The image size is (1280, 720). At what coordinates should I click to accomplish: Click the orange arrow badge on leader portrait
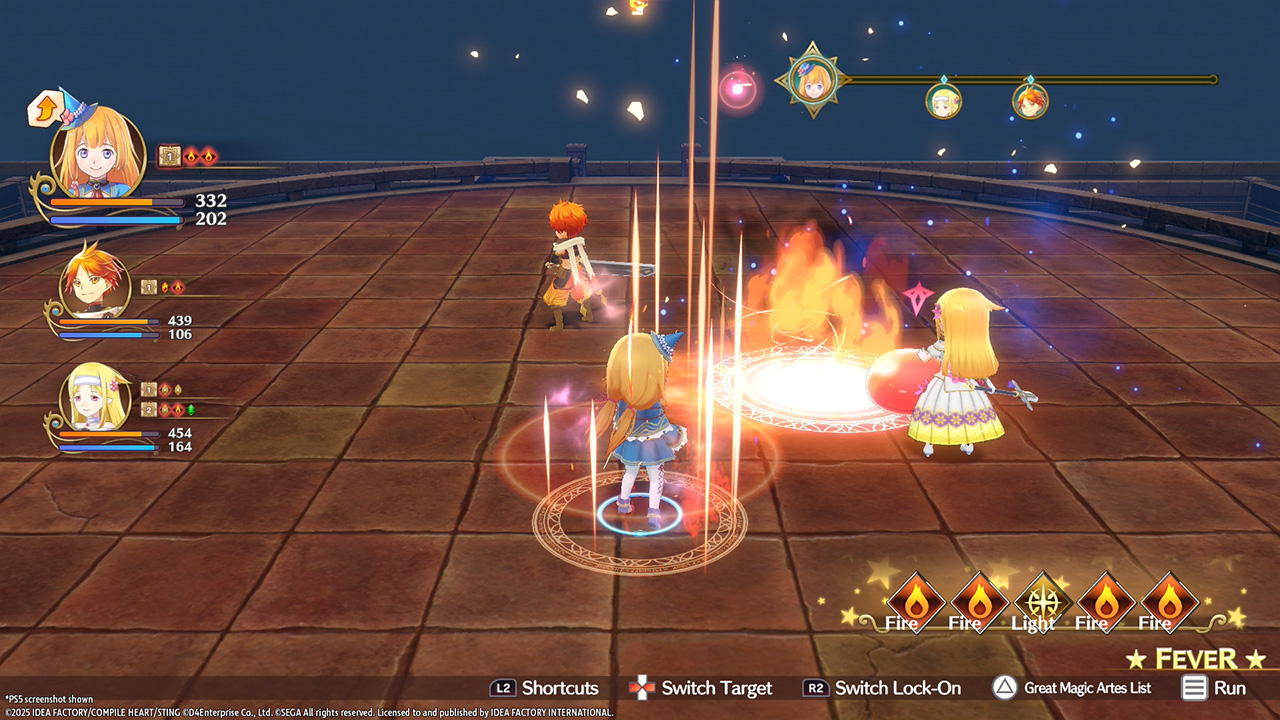point(44,109)
